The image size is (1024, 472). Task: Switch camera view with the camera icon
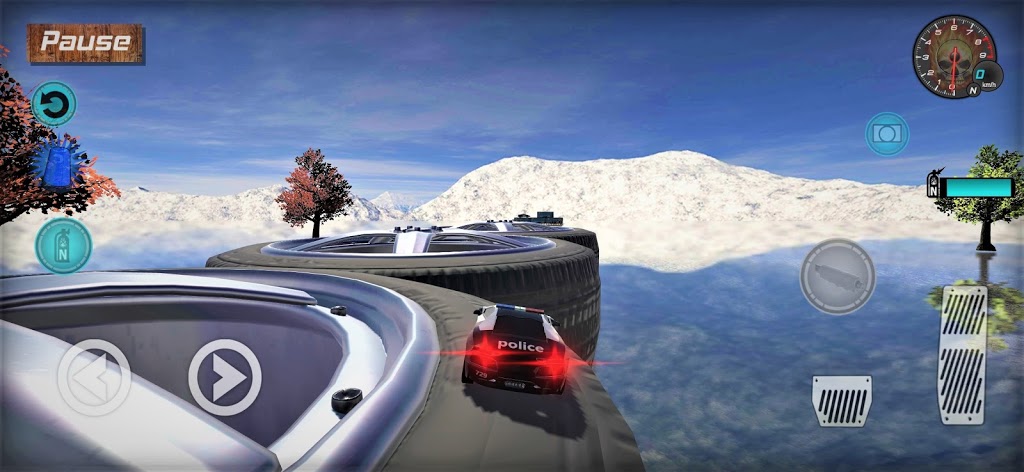pyautogui.click(x=886, y=133)
